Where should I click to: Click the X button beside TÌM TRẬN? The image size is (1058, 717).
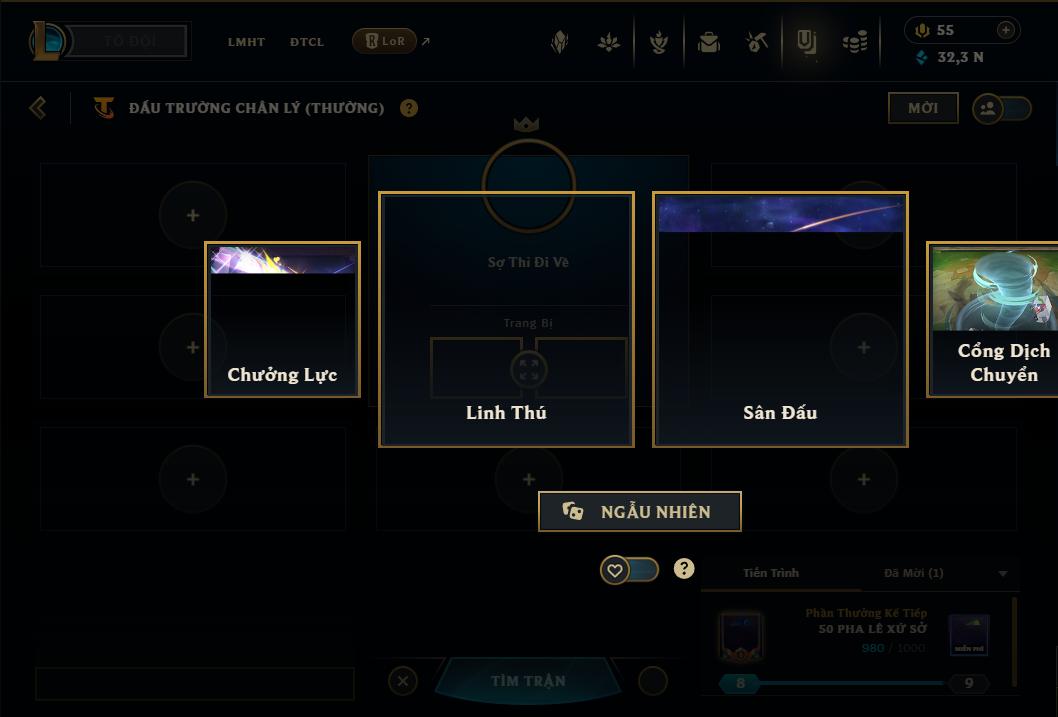(402, 681)
